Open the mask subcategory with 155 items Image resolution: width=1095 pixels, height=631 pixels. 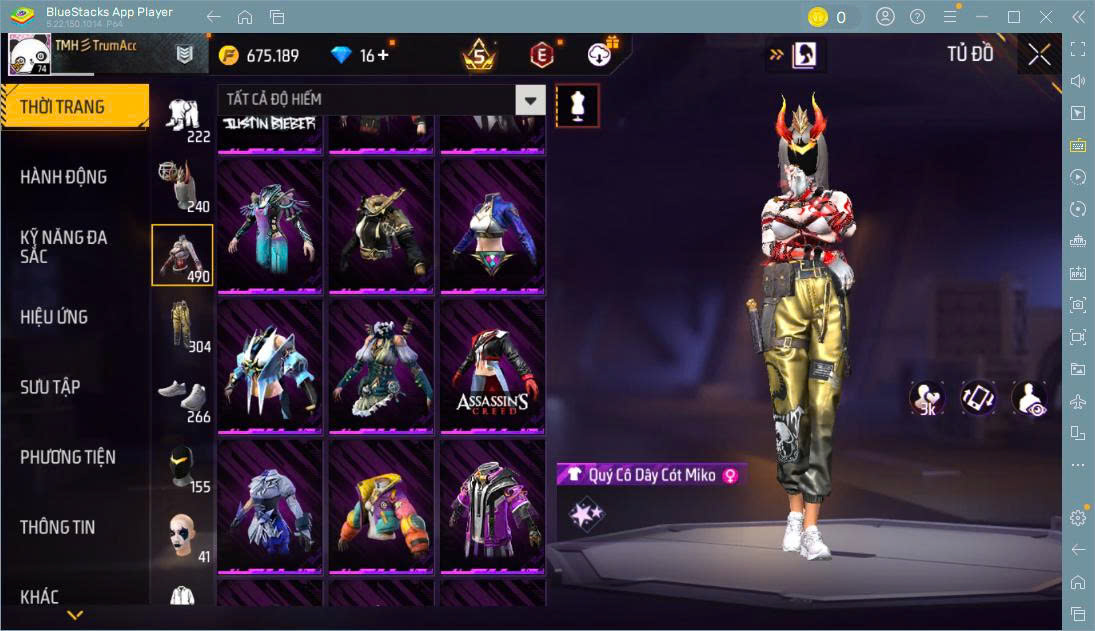(x=182, y=466)
